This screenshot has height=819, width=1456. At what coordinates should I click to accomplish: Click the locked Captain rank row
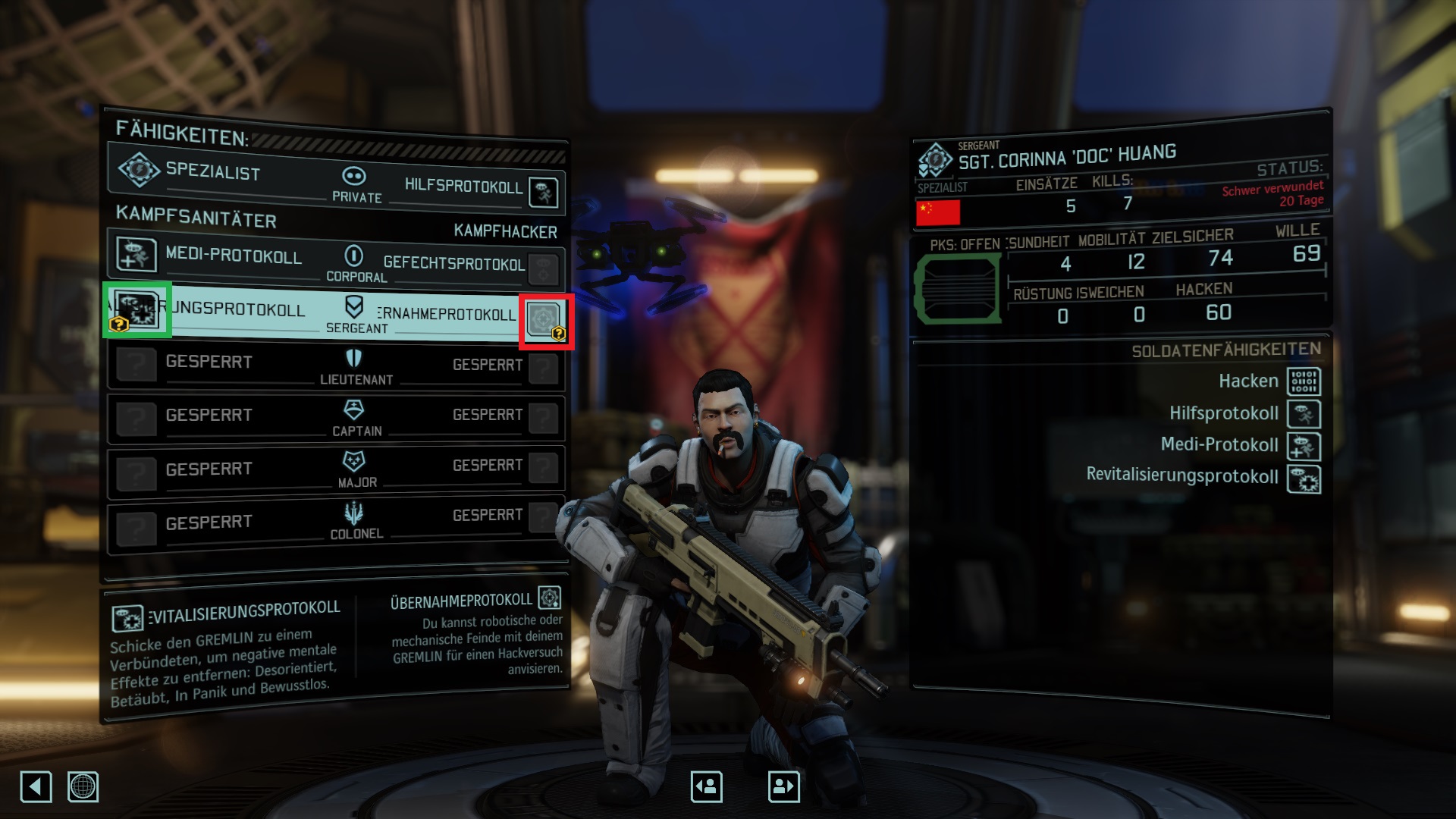point(337,418)
